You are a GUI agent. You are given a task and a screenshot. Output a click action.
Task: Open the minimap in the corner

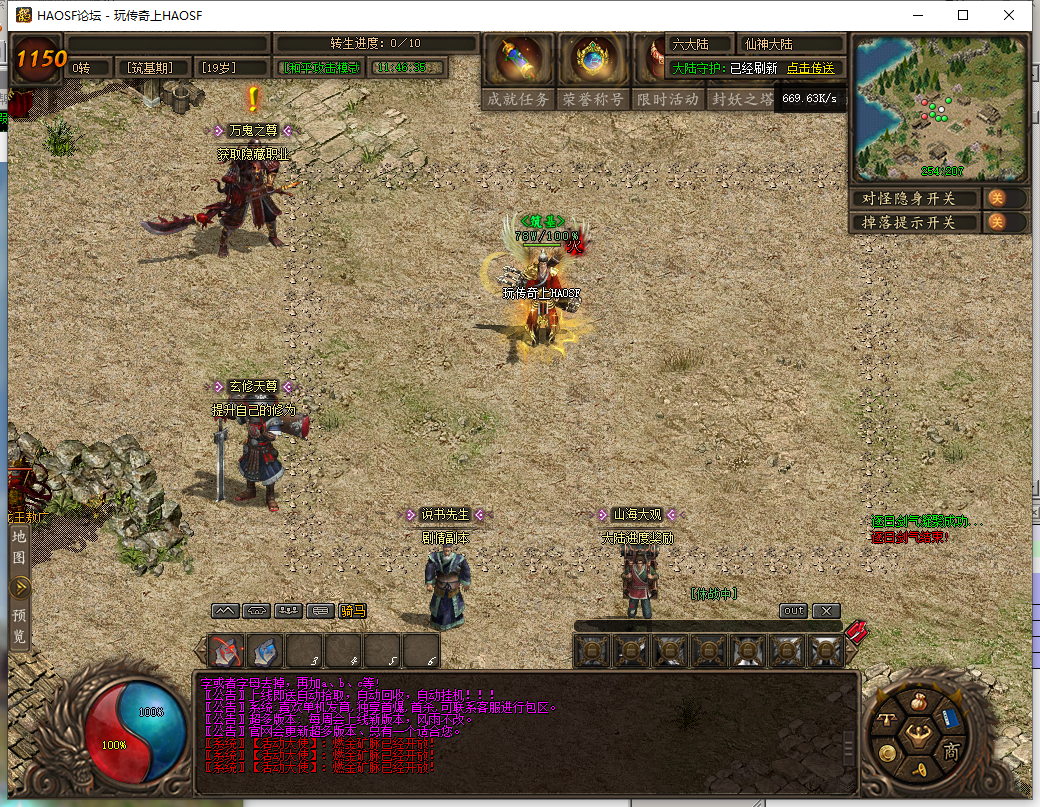click(x=939, y=108)
